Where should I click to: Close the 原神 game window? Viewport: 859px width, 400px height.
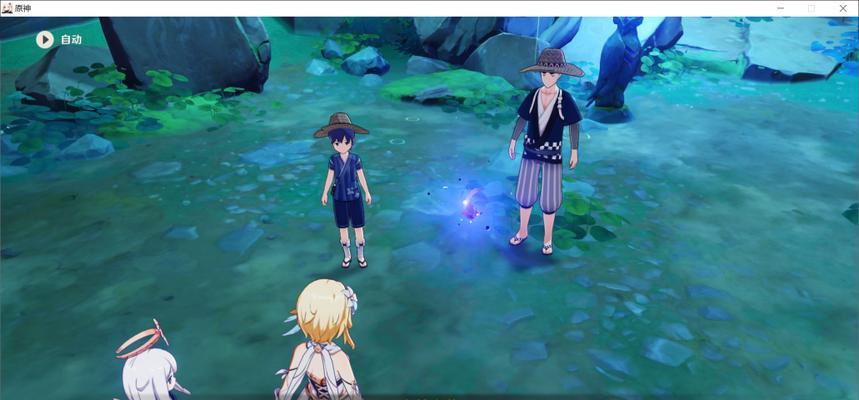(x=843, y=8)
